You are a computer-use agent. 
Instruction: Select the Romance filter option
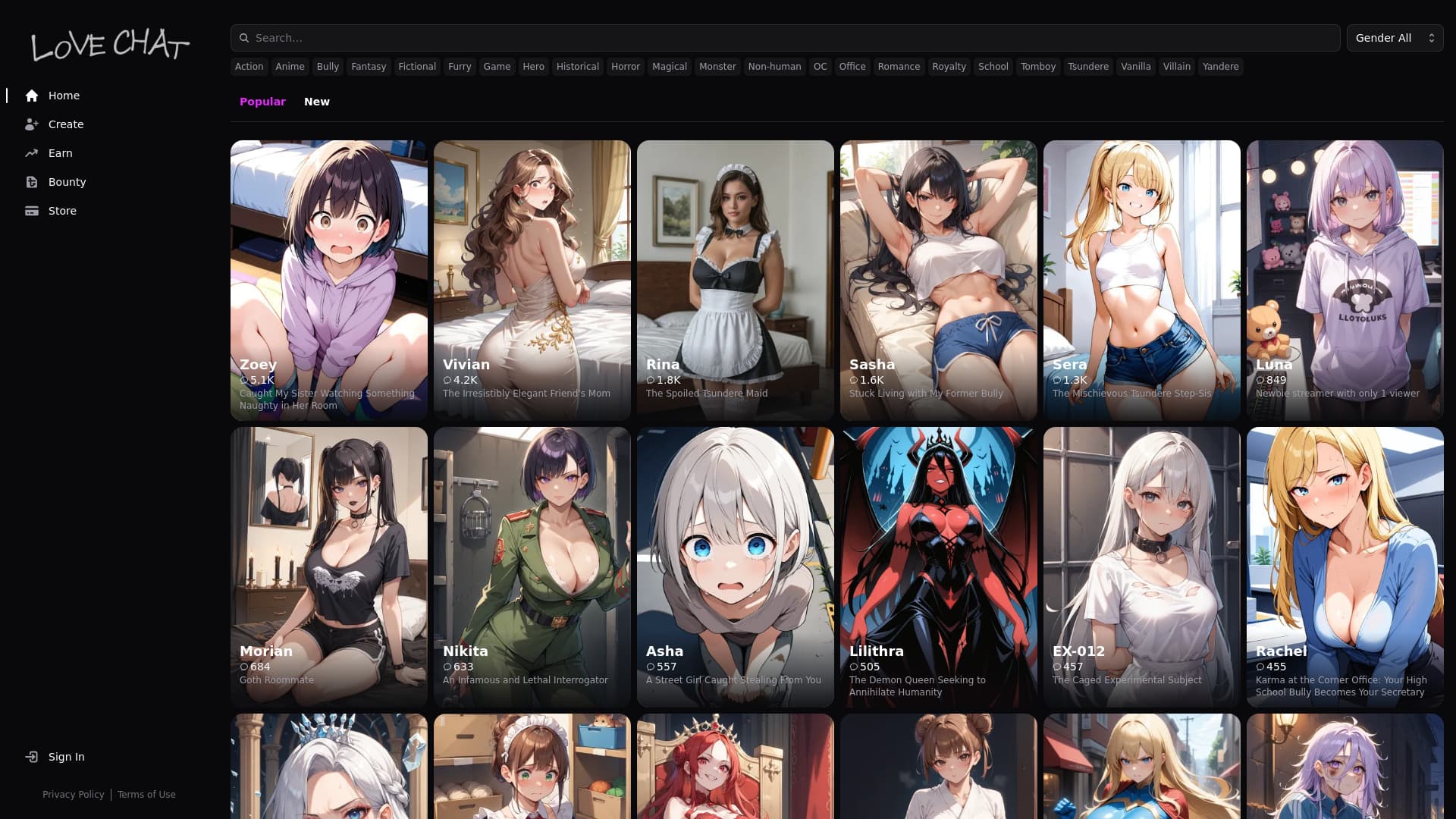coord(899,67)
